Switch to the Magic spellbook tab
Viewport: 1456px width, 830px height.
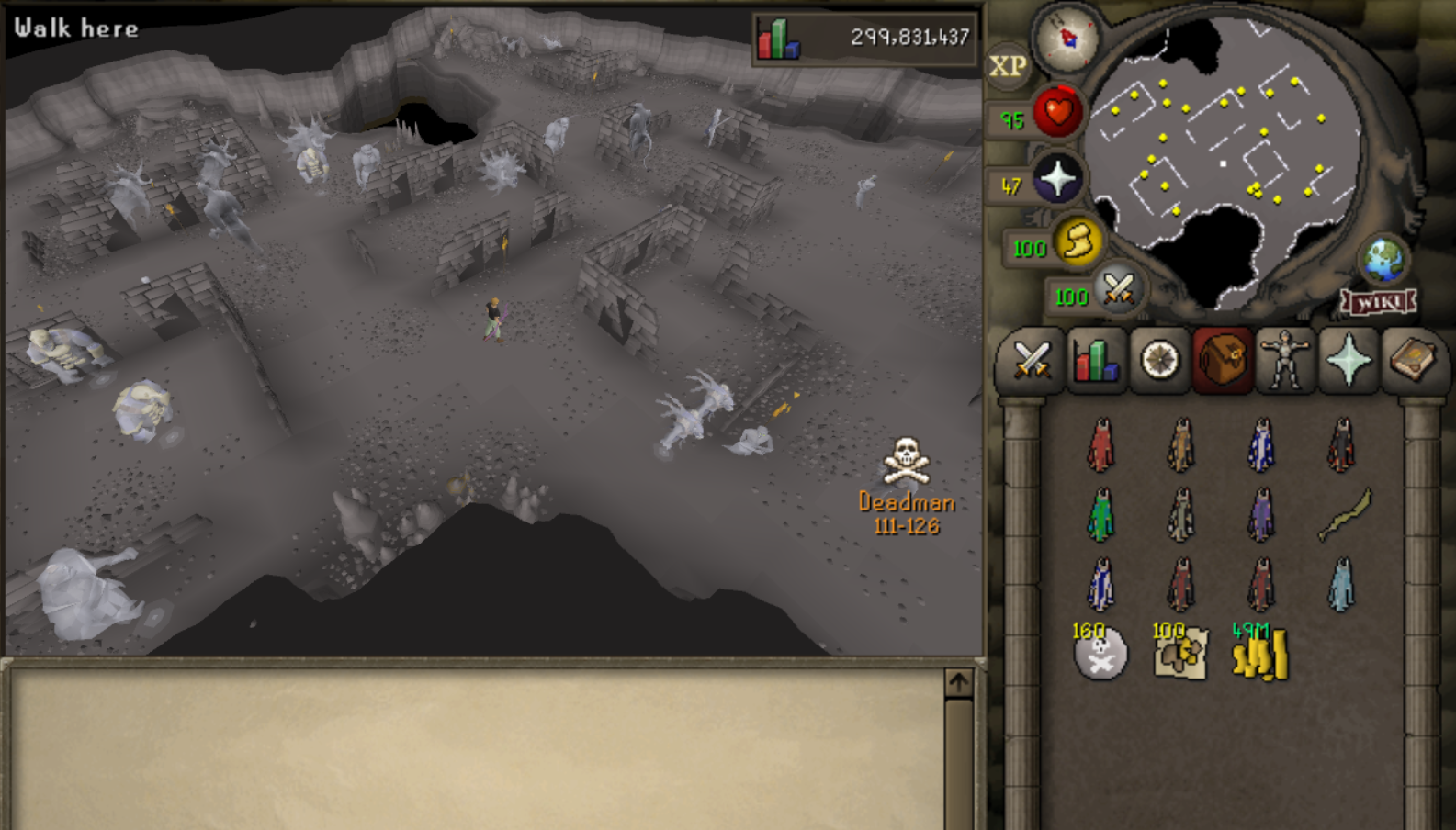coord(1412,360)
